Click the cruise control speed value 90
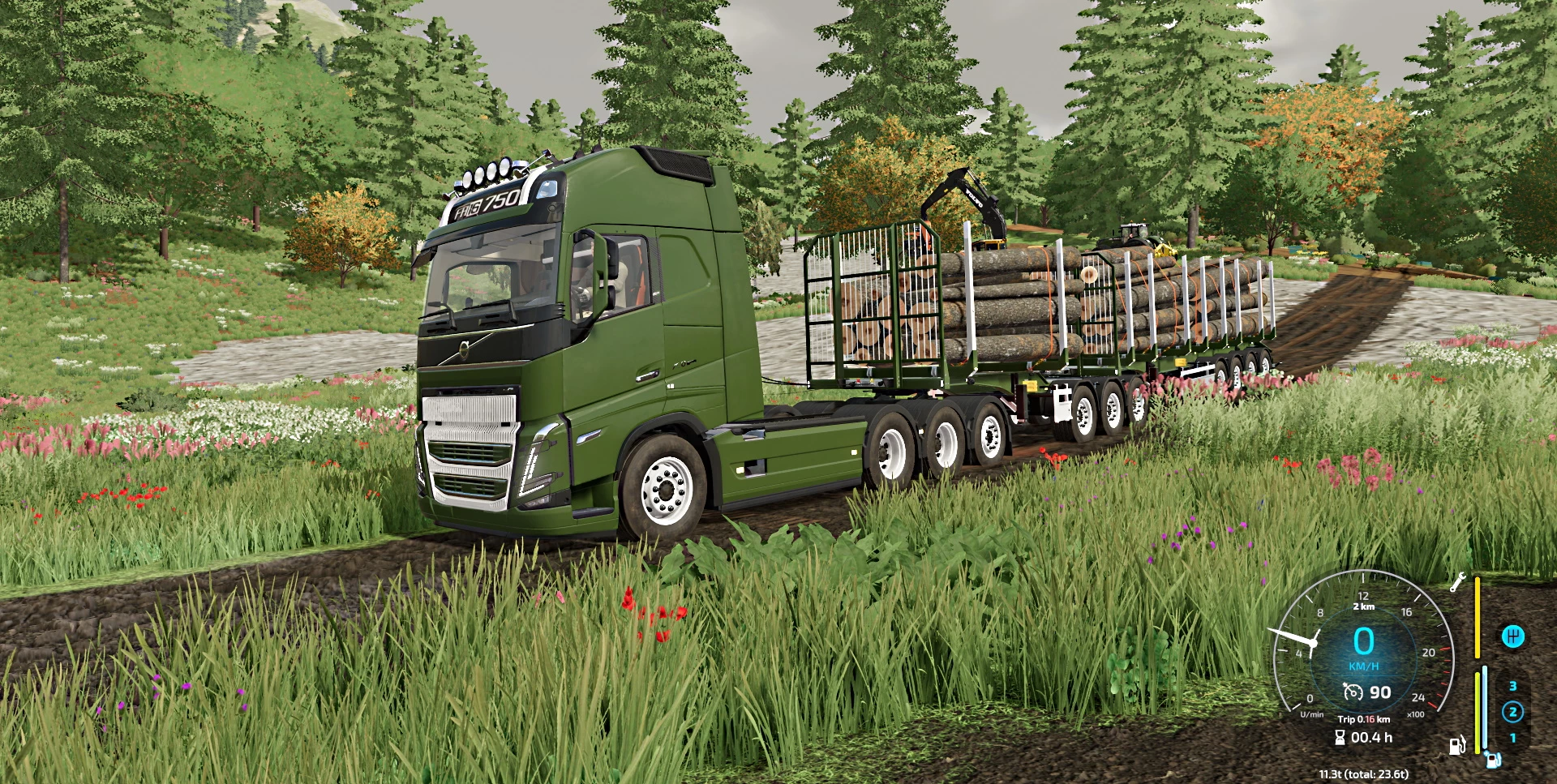The height and width of the screenshot is (784, 1557). (x=1379, y=691)
